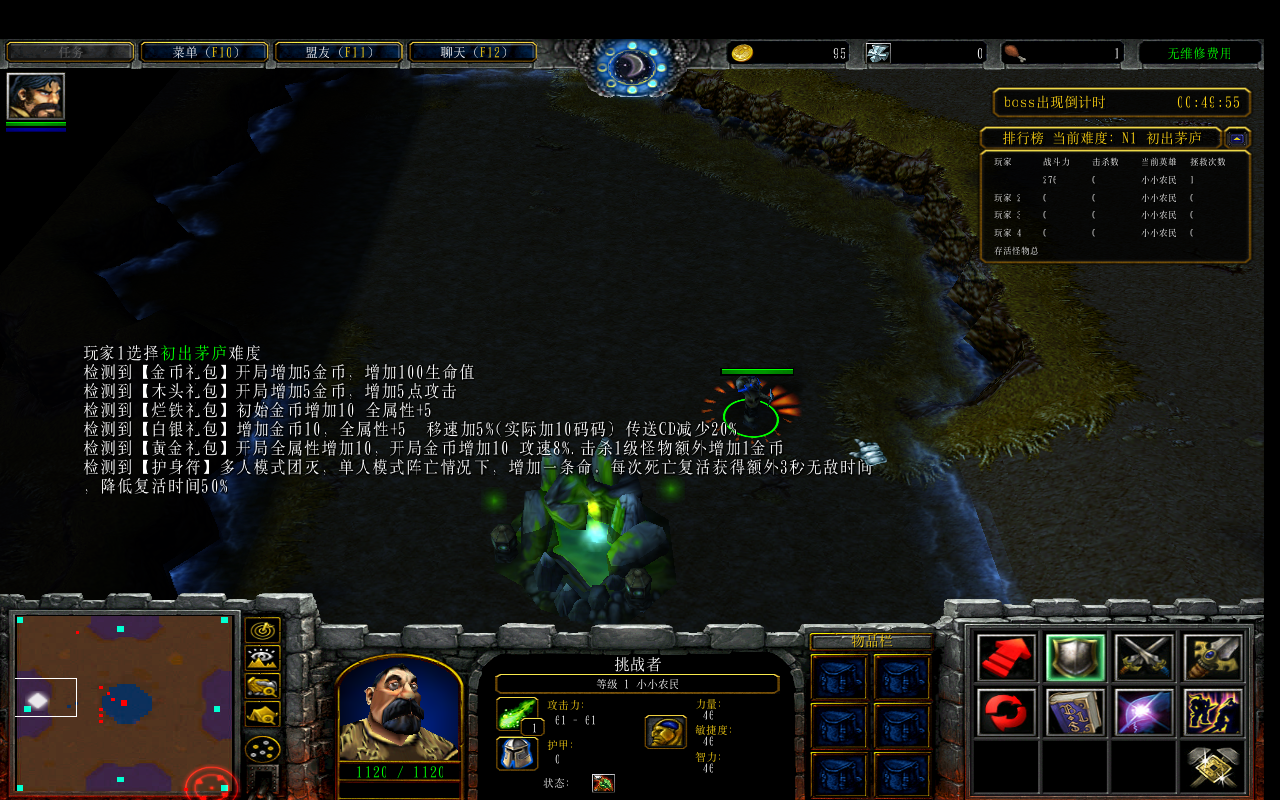The image size is (1280, 800).
Task: Click the minimap ping signal icon
Action: click(262, 629)
